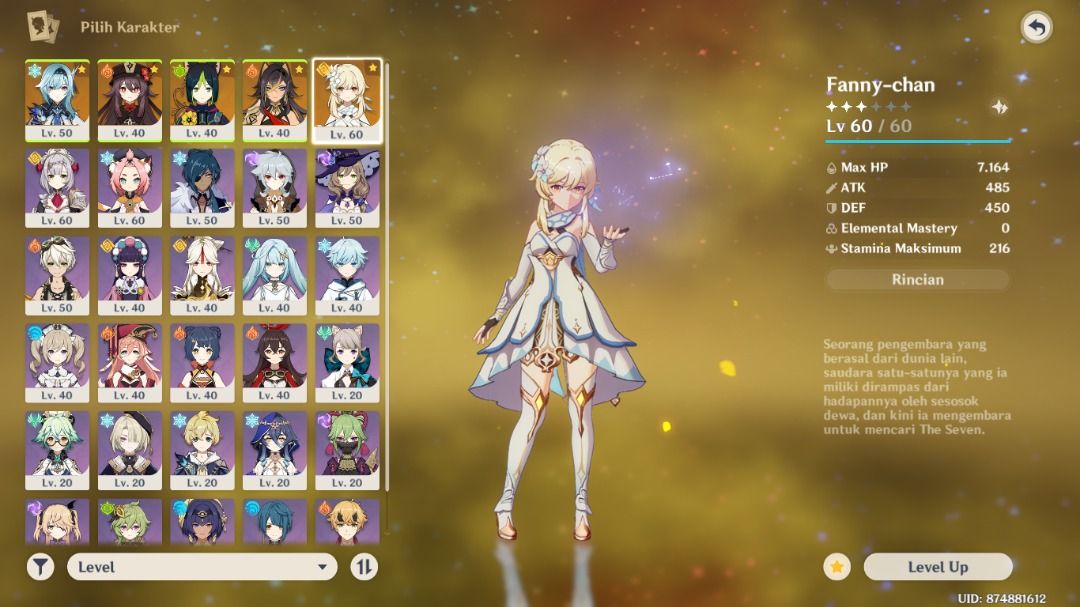This screenshot has height=607, width=1080.
Task: Click the Level Up button
Action: click(937, 567)
